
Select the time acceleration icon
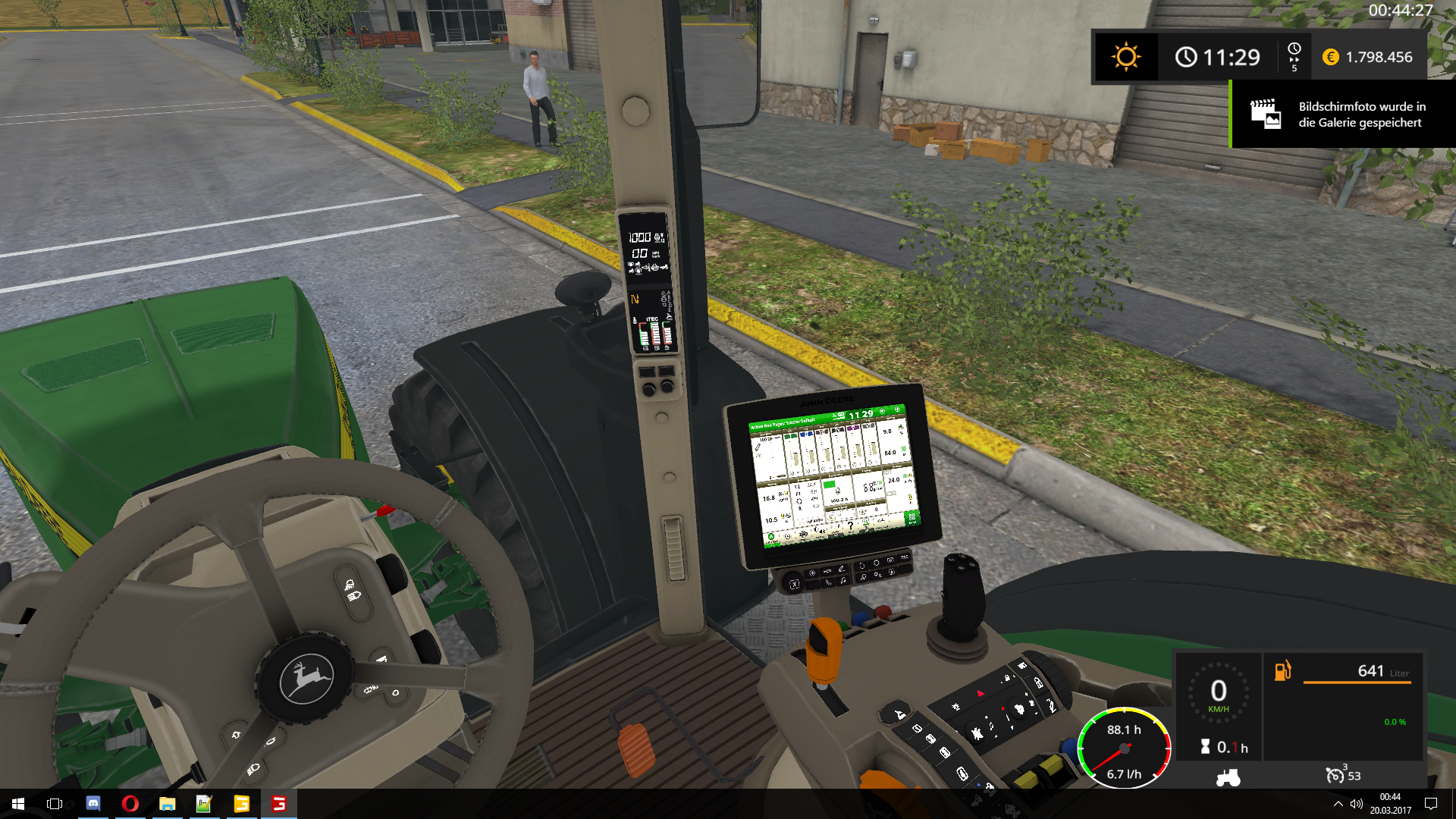tap(1294, 57)
